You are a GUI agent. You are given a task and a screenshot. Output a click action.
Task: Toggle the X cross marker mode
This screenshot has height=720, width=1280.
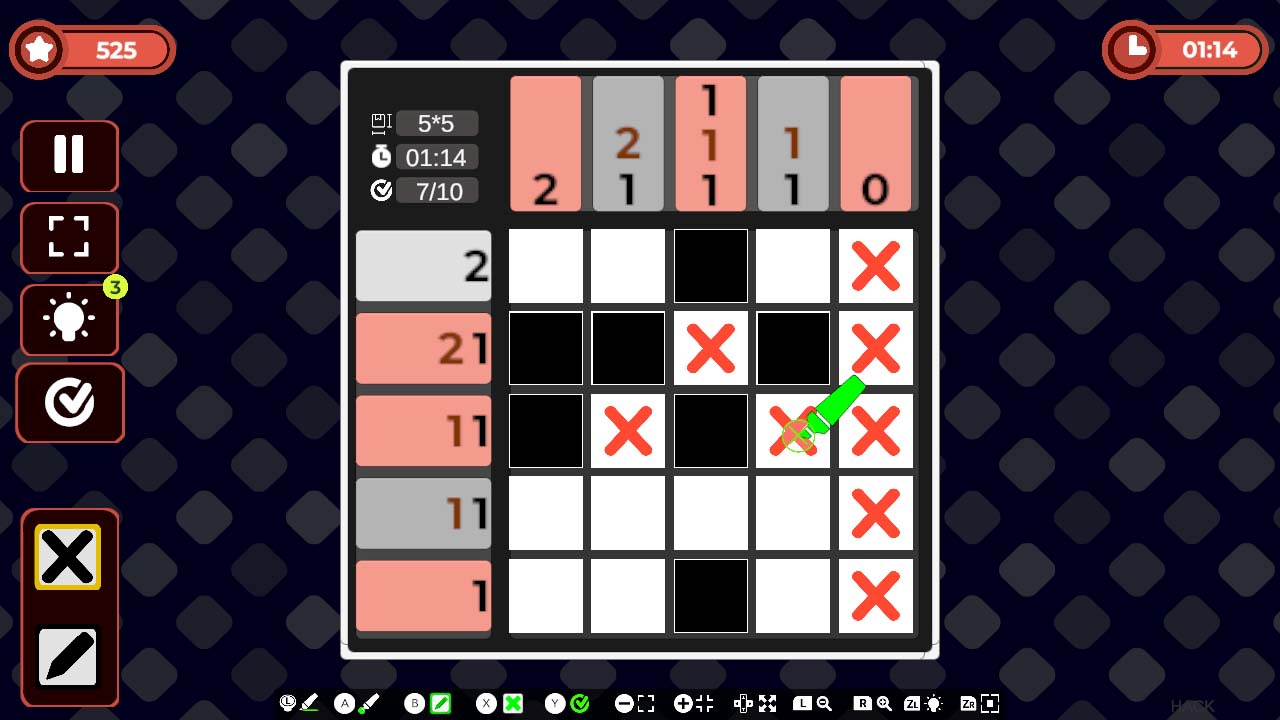[x=513, y=703]
